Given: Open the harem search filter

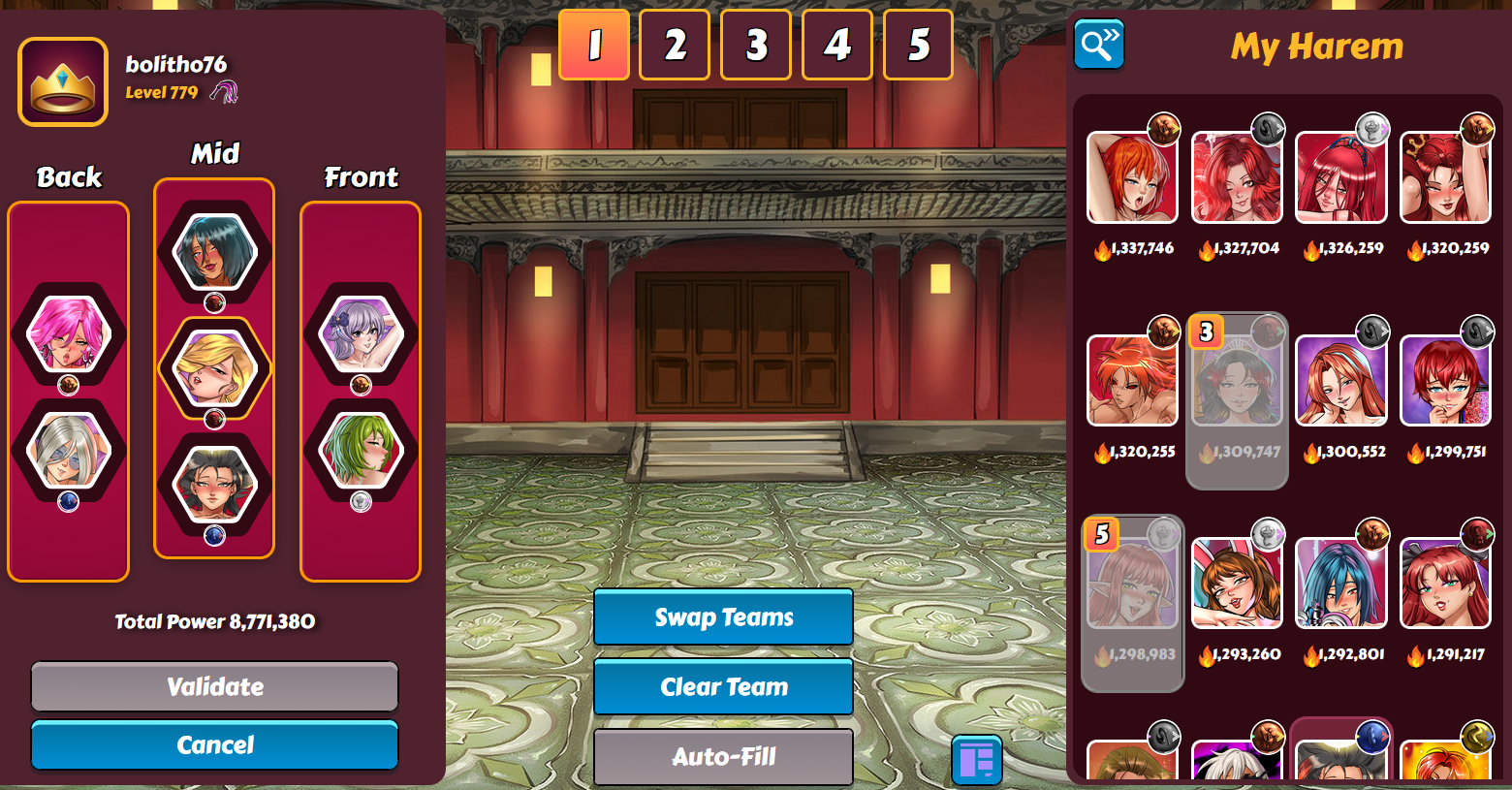Looking at the screenshot, I should 1099,45.
